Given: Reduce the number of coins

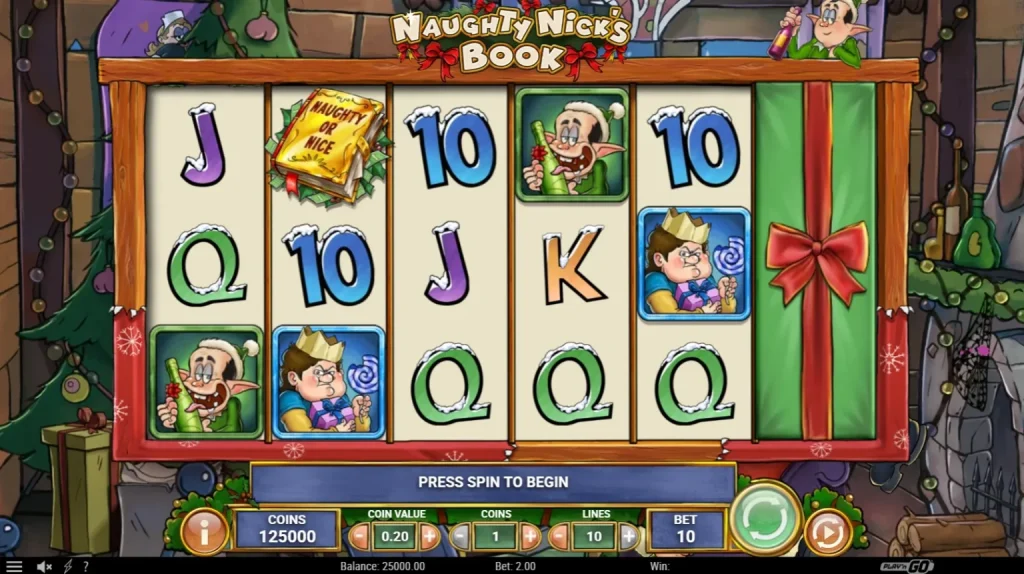Looking at the screenshot, I should click(x=459, y=537).
